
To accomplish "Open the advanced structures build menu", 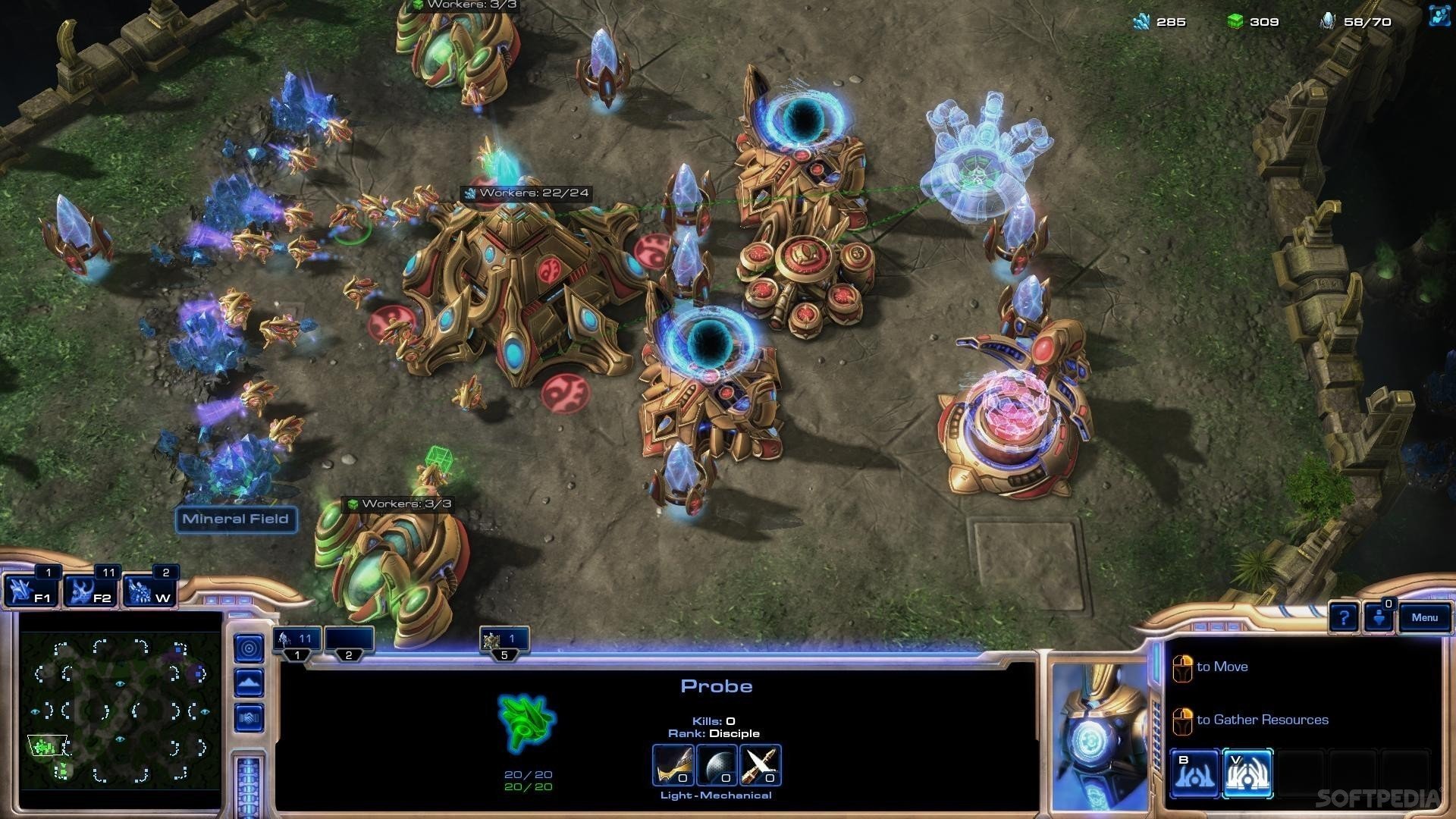I will click(1247, 773).
